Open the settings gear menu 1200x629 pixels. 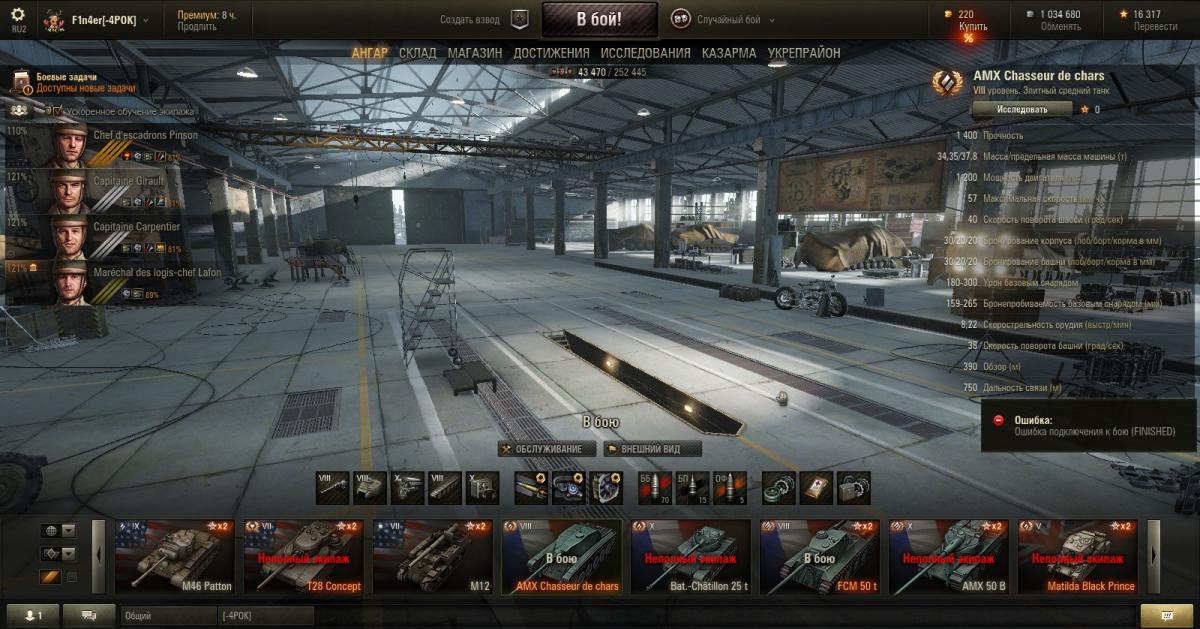(x=19, y=15)
